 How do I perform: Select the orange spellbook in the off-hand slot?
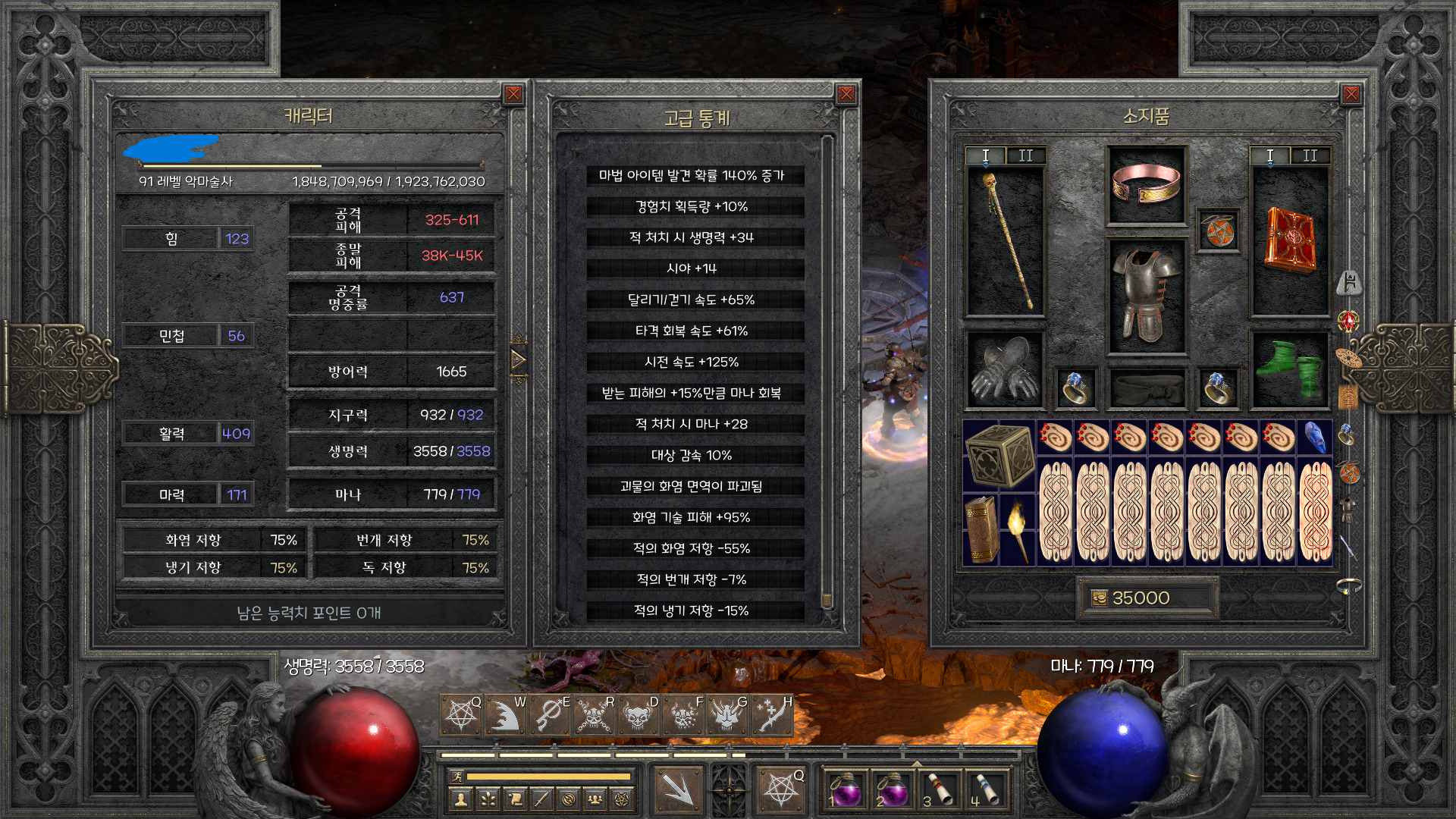[x=1289, y=241]
